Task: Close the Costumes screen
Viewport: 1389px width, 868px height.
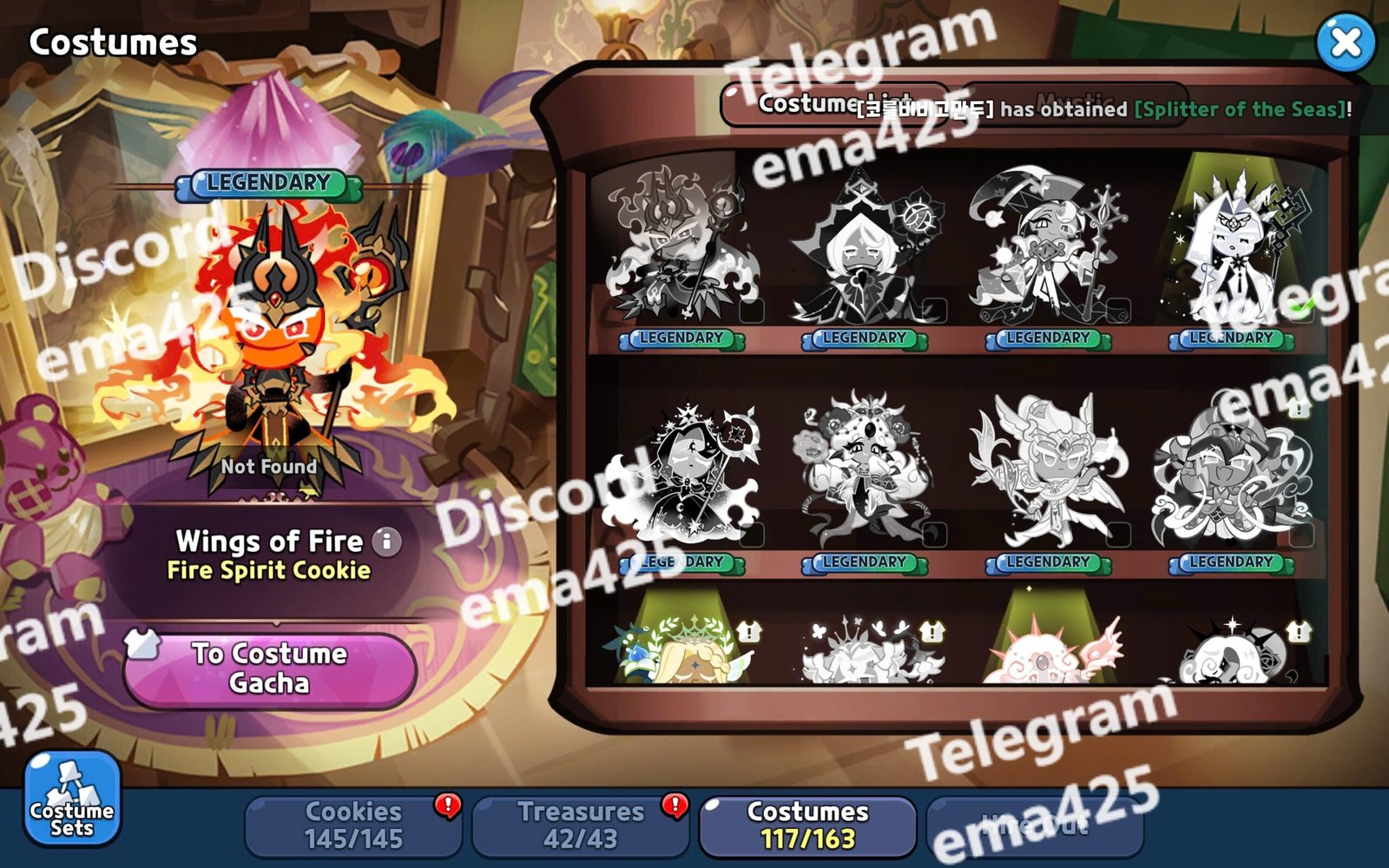Action: click(x=1345, y=43)
